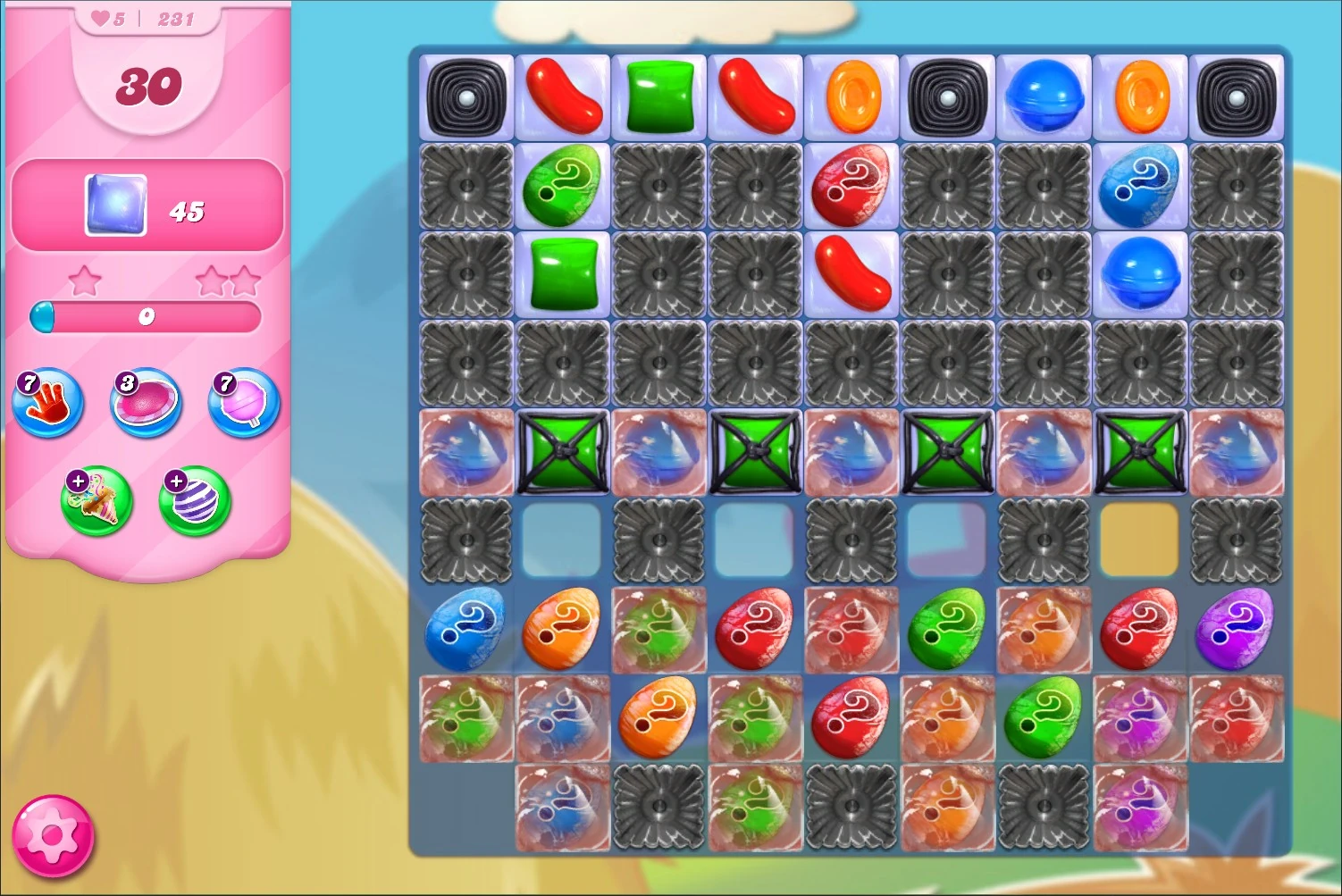The image size is (1342, 896).
Task: Click the green wrapped candy in the top row
Action: (x=658, y=95)
